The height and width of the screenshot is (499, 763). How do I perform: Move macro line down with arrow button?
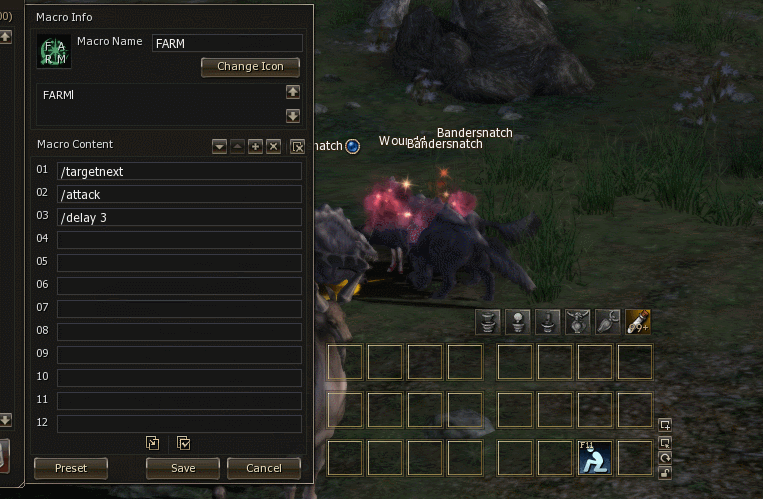219,147
